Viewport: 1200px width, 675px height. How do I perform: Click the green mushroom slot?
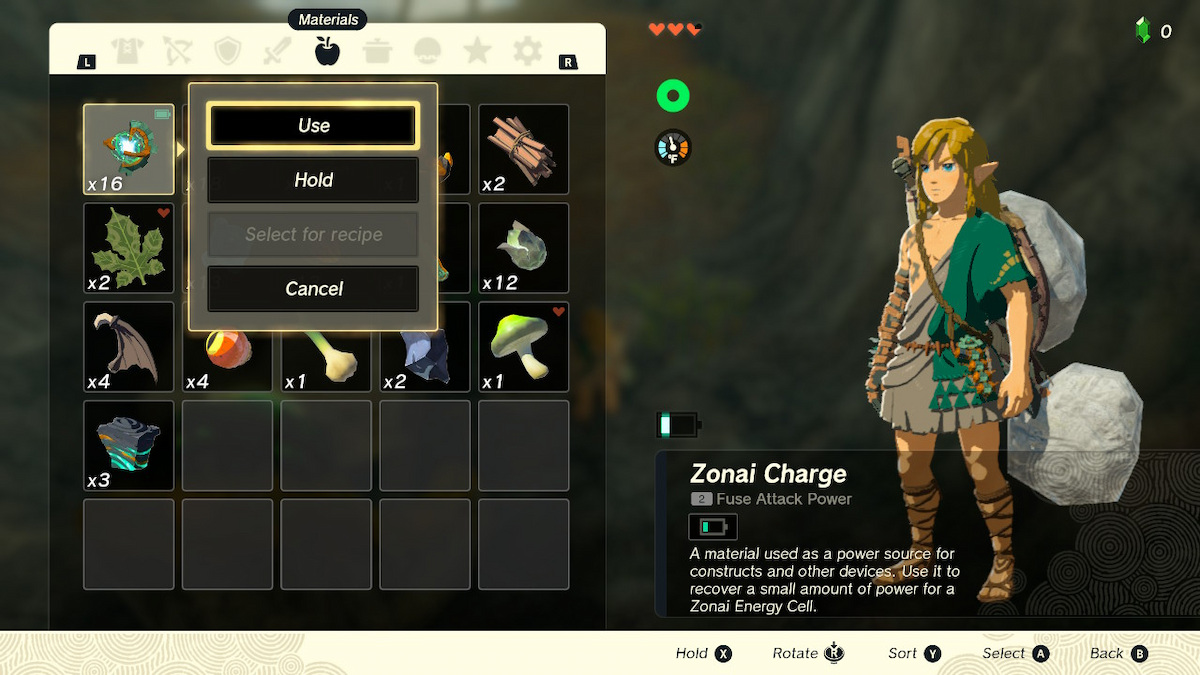point(524,346)
